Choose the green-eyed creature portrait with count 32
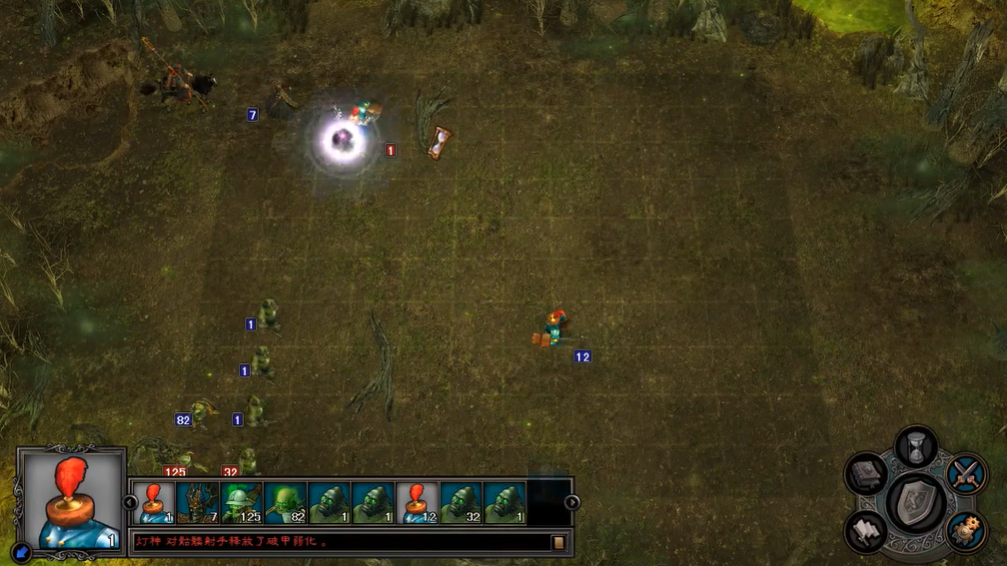 pyautogui.click(x=462, y=503)
